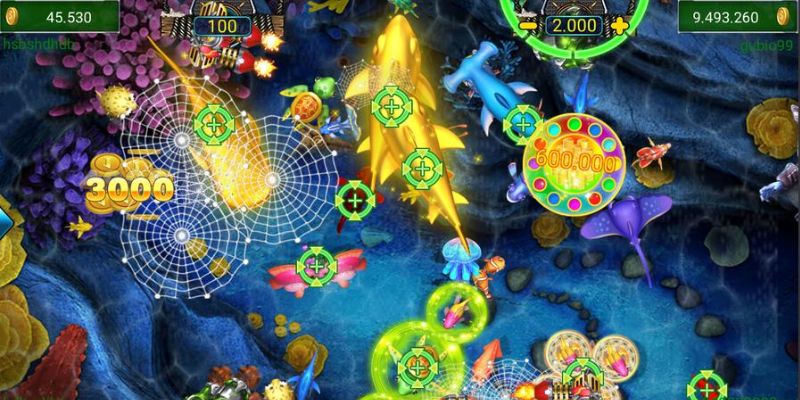
Task: Increase the 2.000 bet with the plus button
Action: [x=620, y=25]
